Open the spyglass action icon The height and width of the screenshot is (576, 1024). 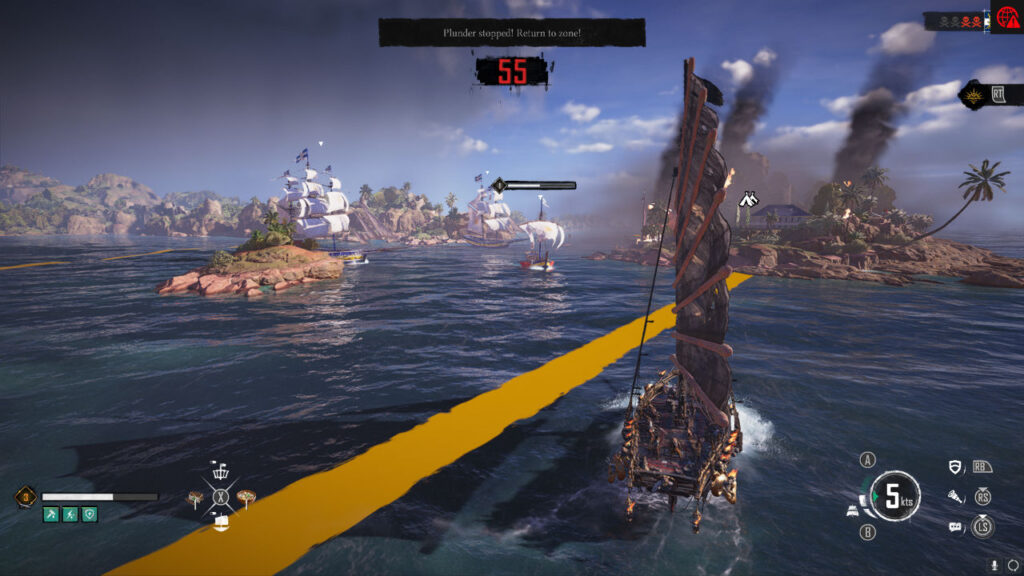(956, 496)
